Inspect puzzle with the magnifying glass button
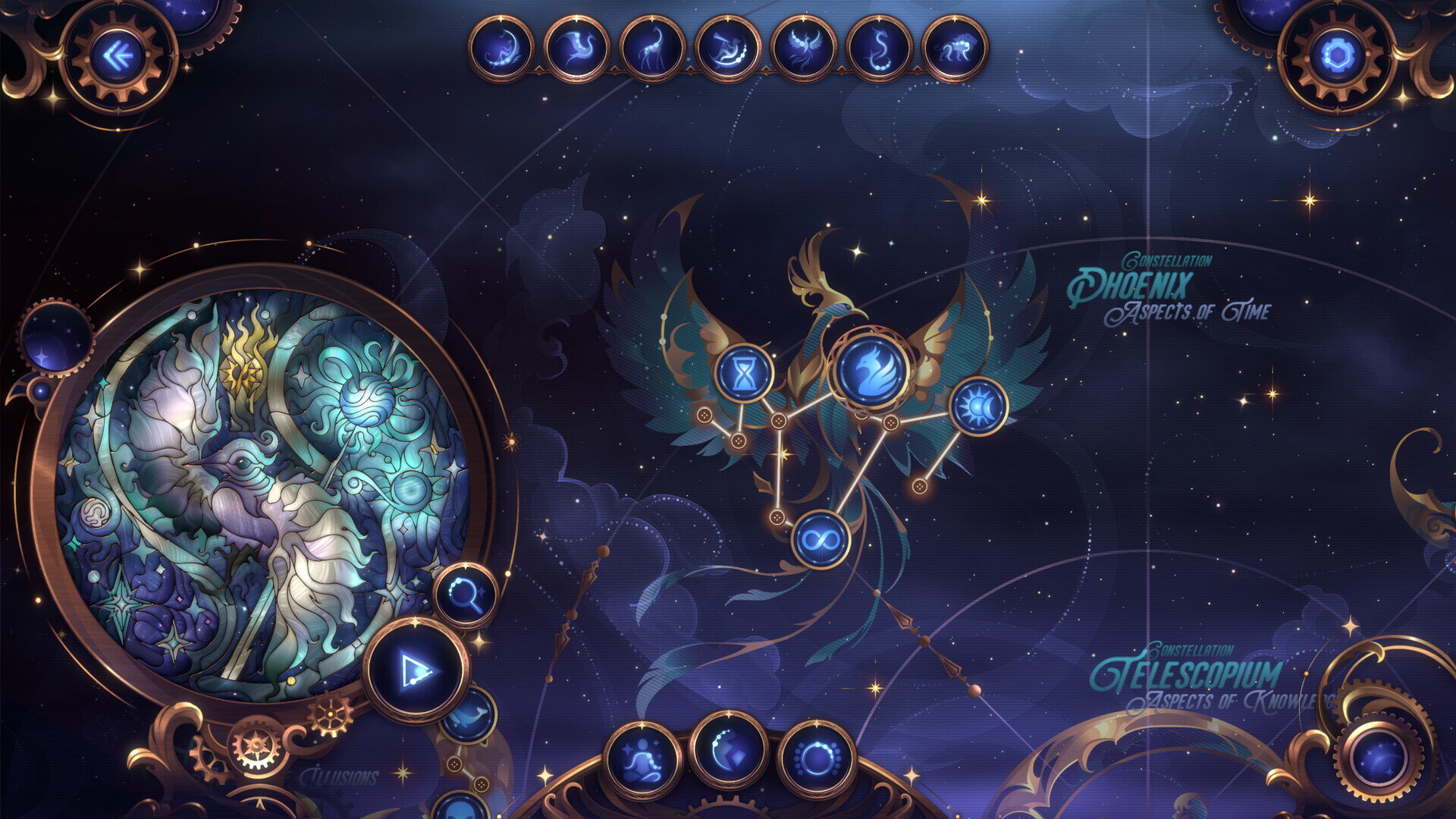The image size is (1456, 819). (466, 595)
